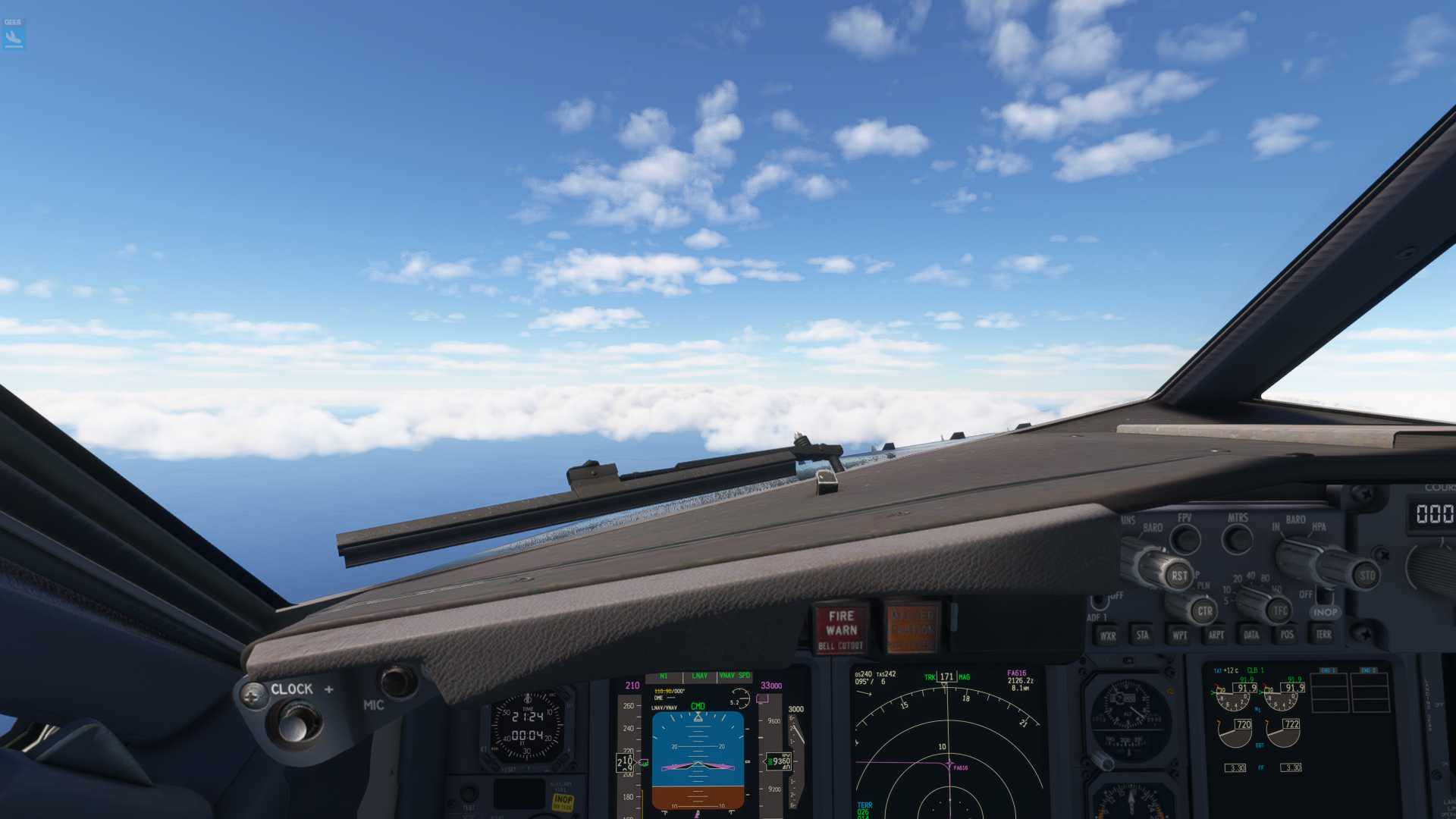
Task: Toggle the WXR weather radar button
Action: [1108, 635]
